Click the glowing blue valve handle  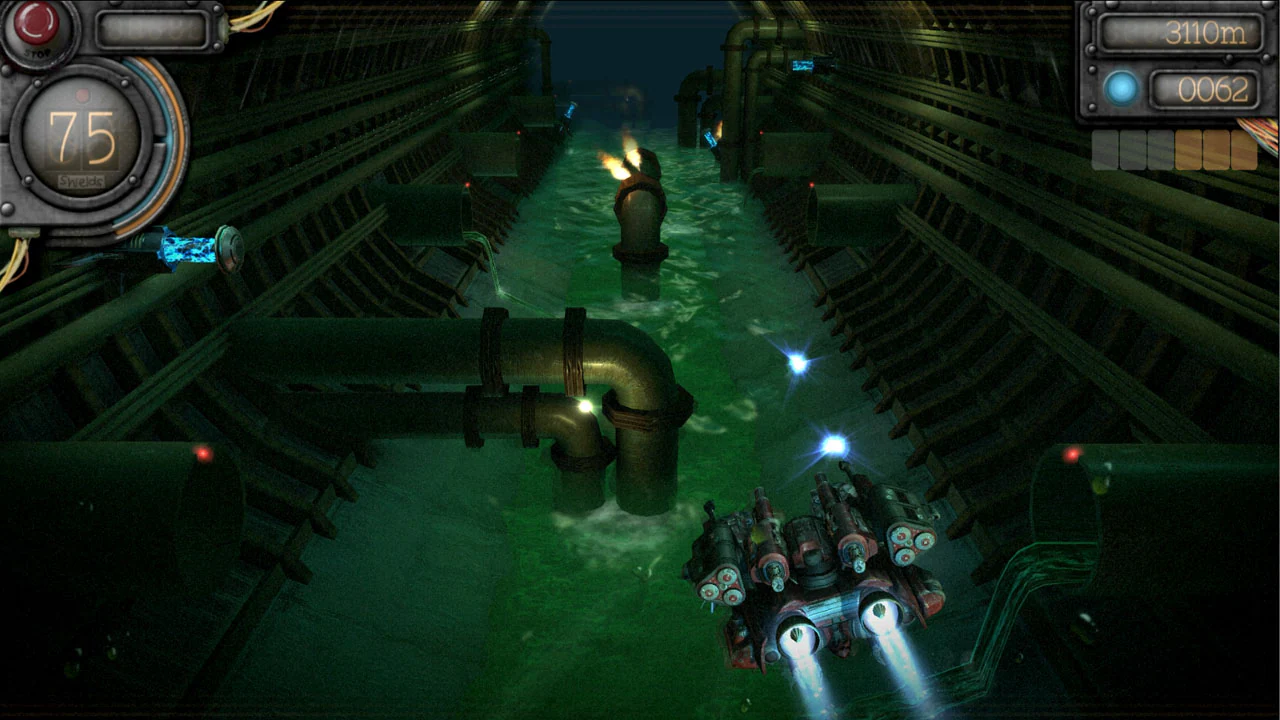[x=190, y=250]
